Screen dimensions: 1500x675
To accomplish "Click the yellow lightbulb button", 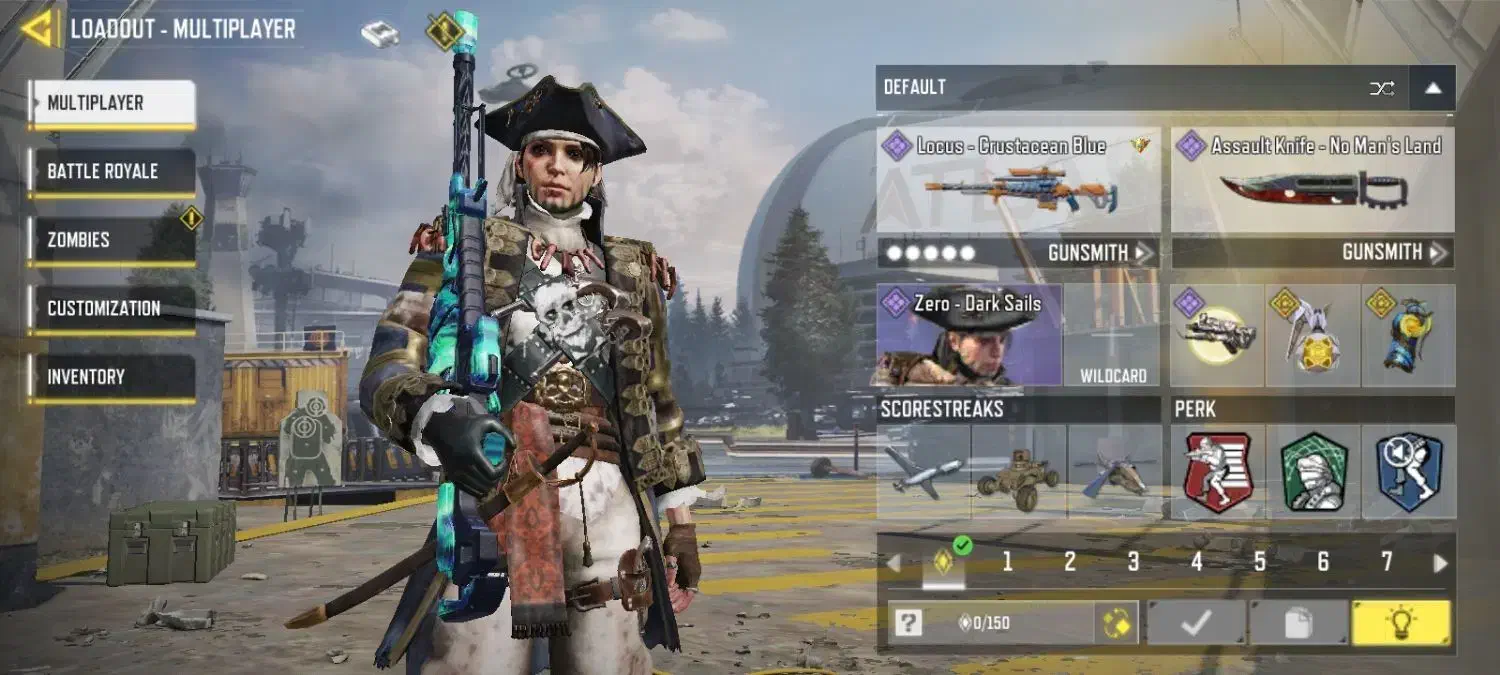I will [x=1400, y=623].
